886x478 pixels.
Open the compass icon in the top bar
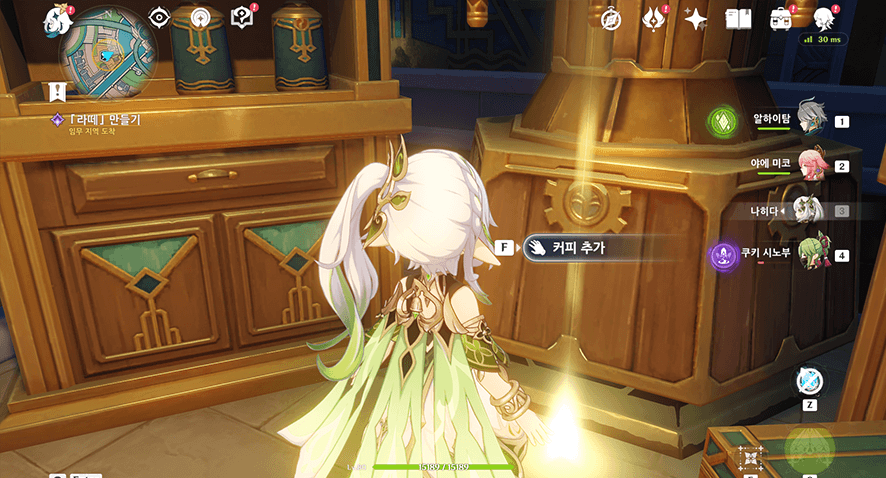click(x=612, y=19)
